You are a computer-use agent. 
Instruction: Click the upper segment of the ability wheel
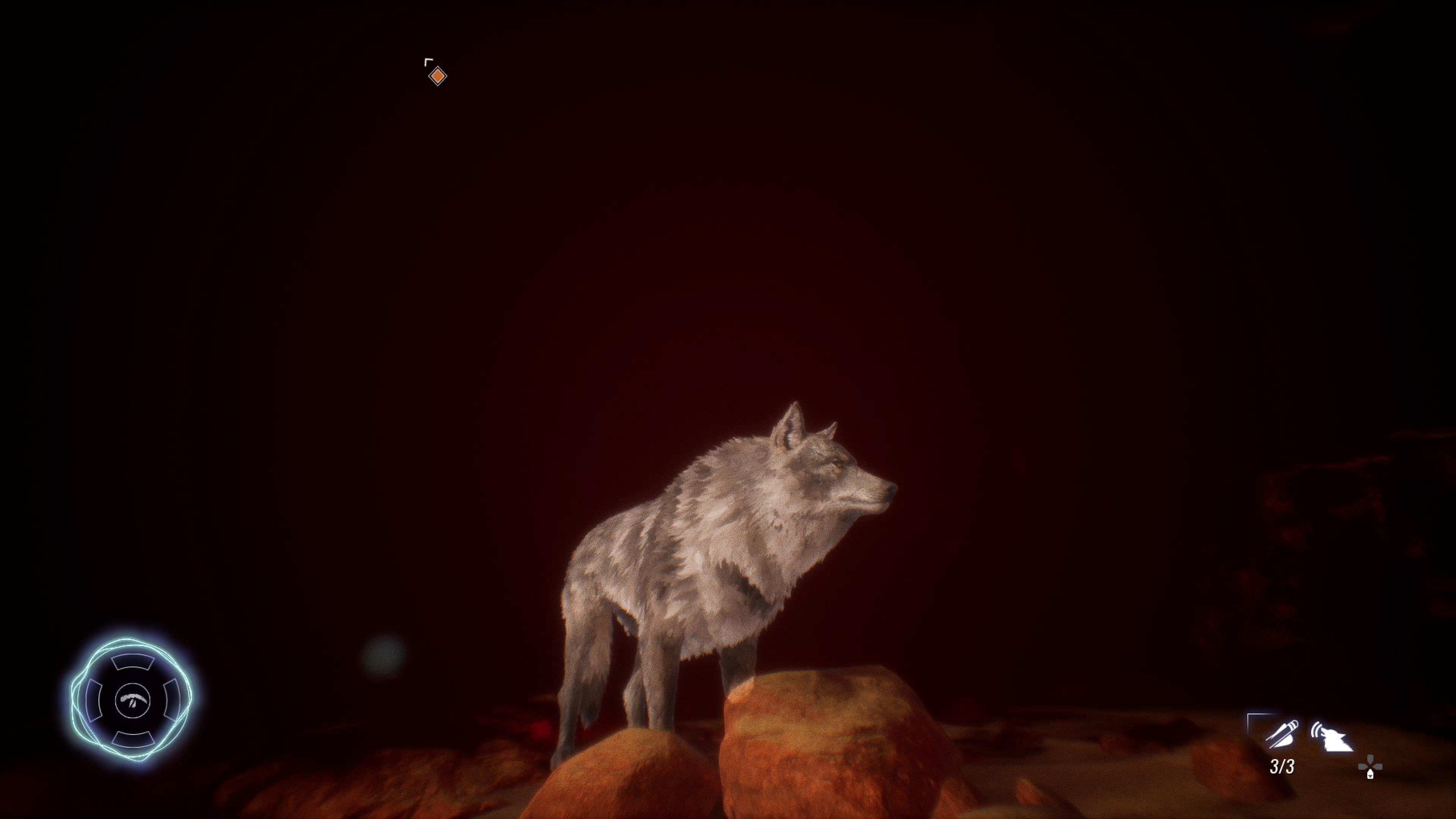[133, 663]
